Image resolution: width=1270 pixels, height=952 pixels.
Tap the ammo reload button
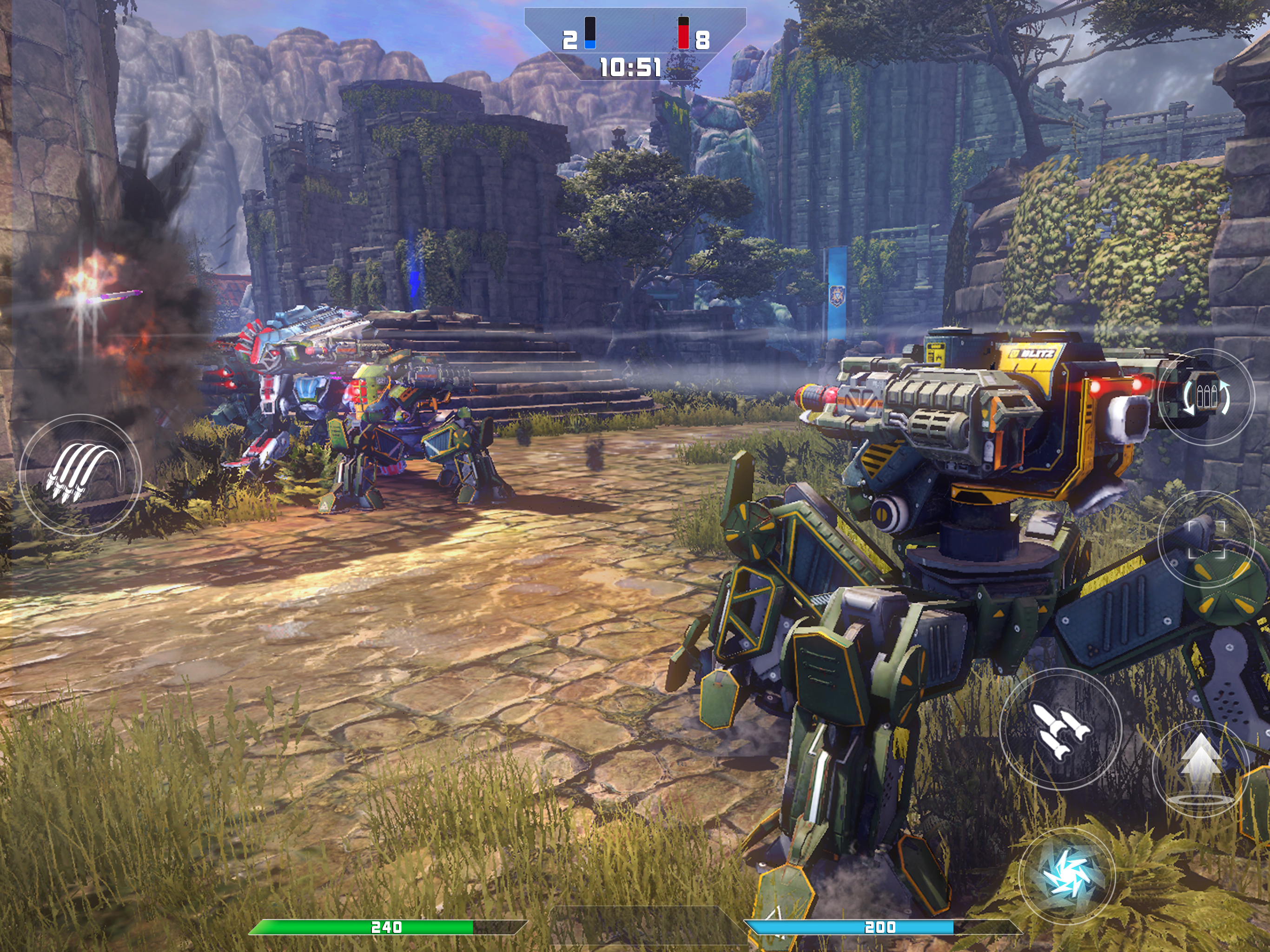point(1206,396)
